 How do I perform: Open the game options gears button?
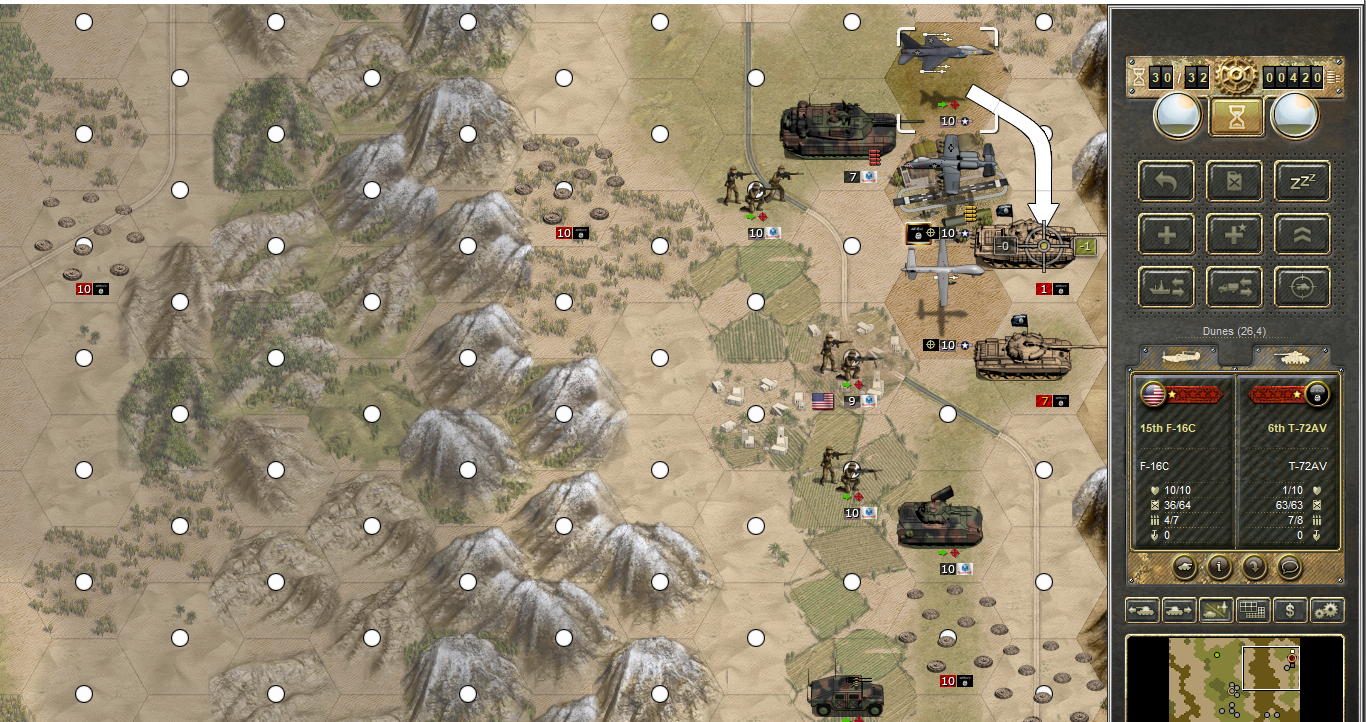pos(1327,608)
